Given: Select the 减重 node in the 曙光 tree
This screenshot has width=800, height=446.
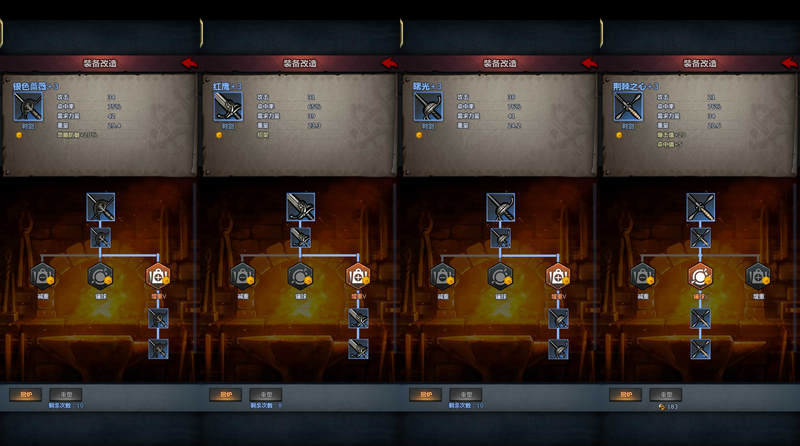Looking at the screenshot, I should pos(444,275).
